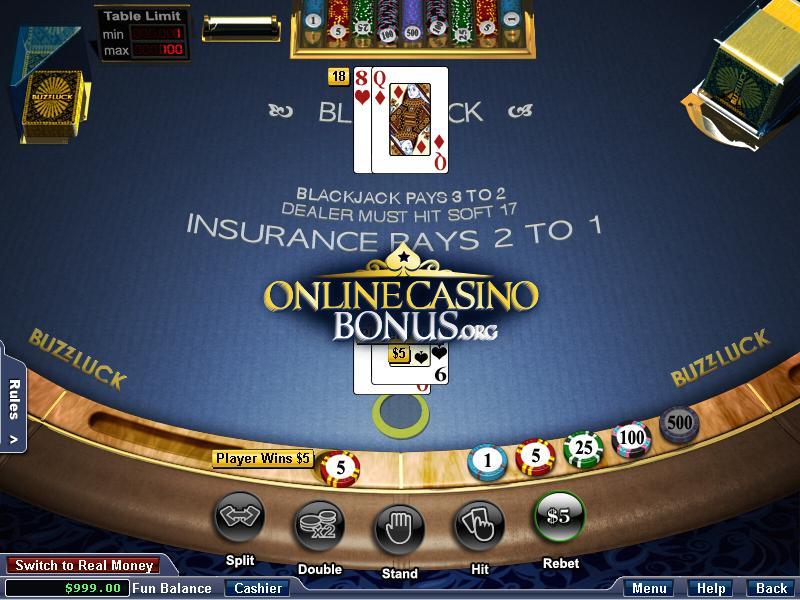Open the Menu
Image resolution: width=800 pixels, height=600 pixels.
pos(649,588)
